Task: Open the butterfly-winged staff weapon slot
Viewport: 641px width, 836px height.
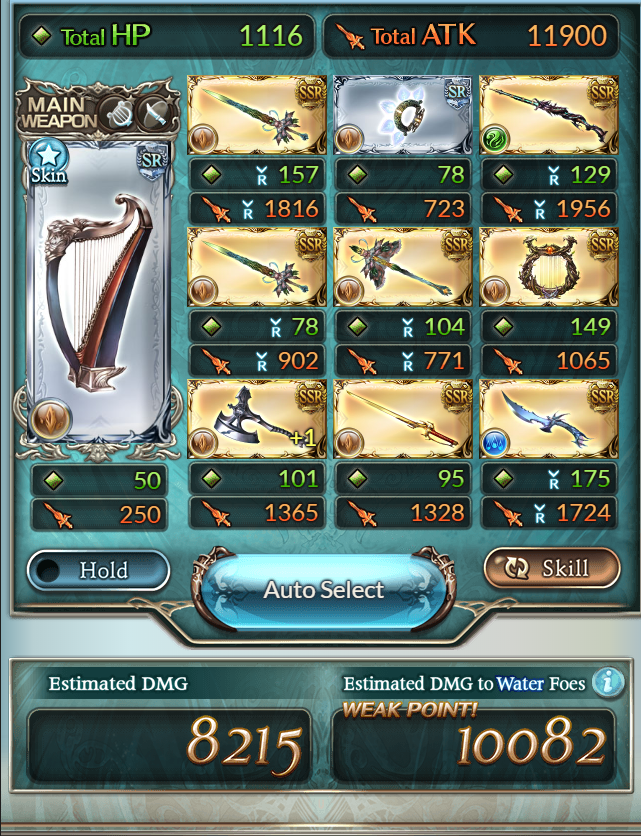Action: click(x=401, y=267)
